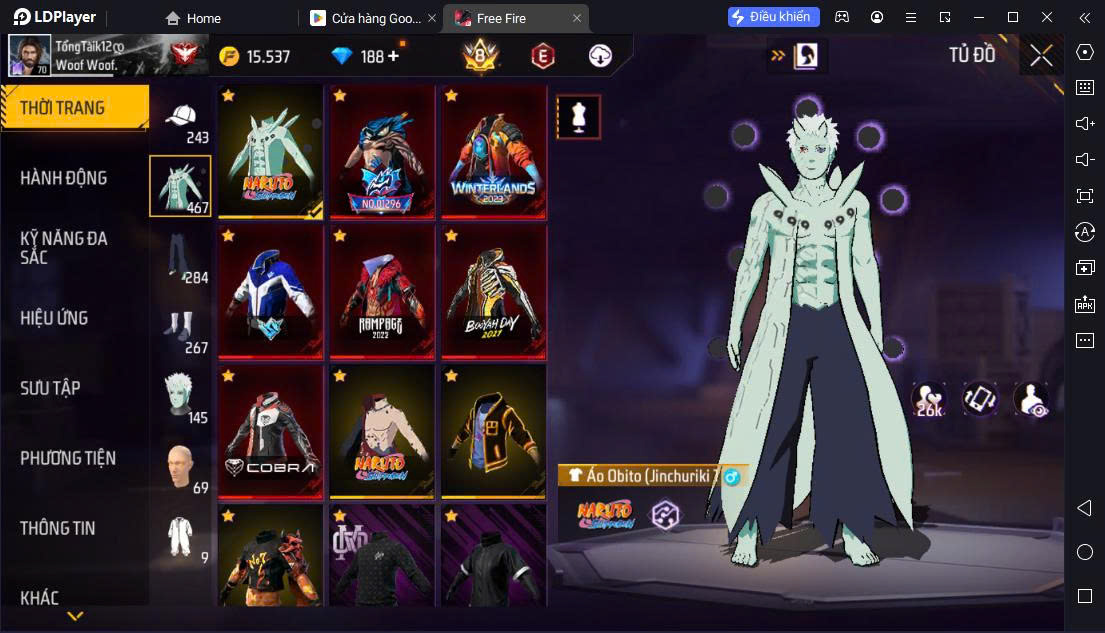Screen dimensions: 1105x633
Task: Select the Cobra jacket item
Action: tap(270, 431)
